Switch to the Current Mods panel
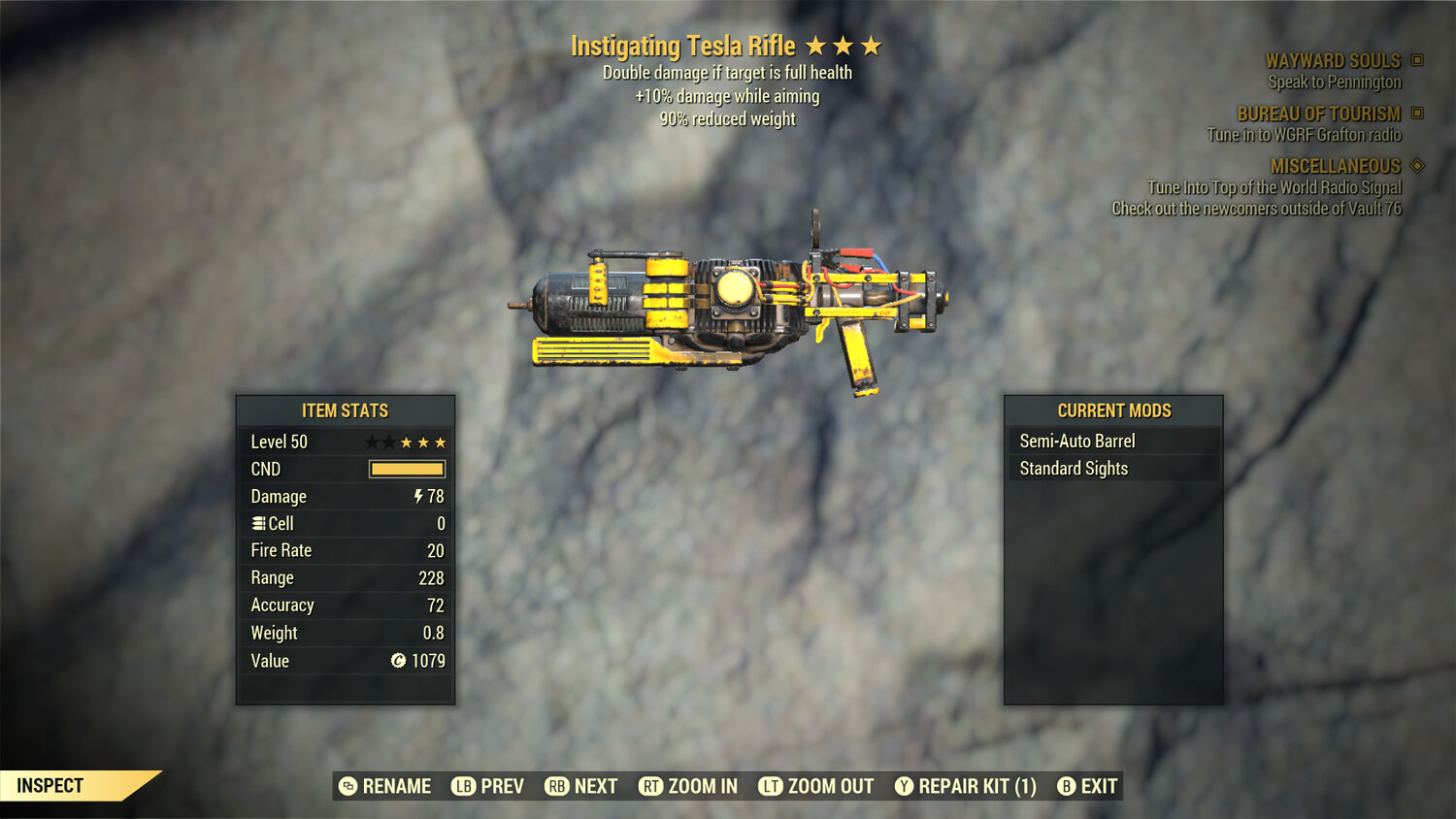1456x819 pixels. [x=1113, y=410]
